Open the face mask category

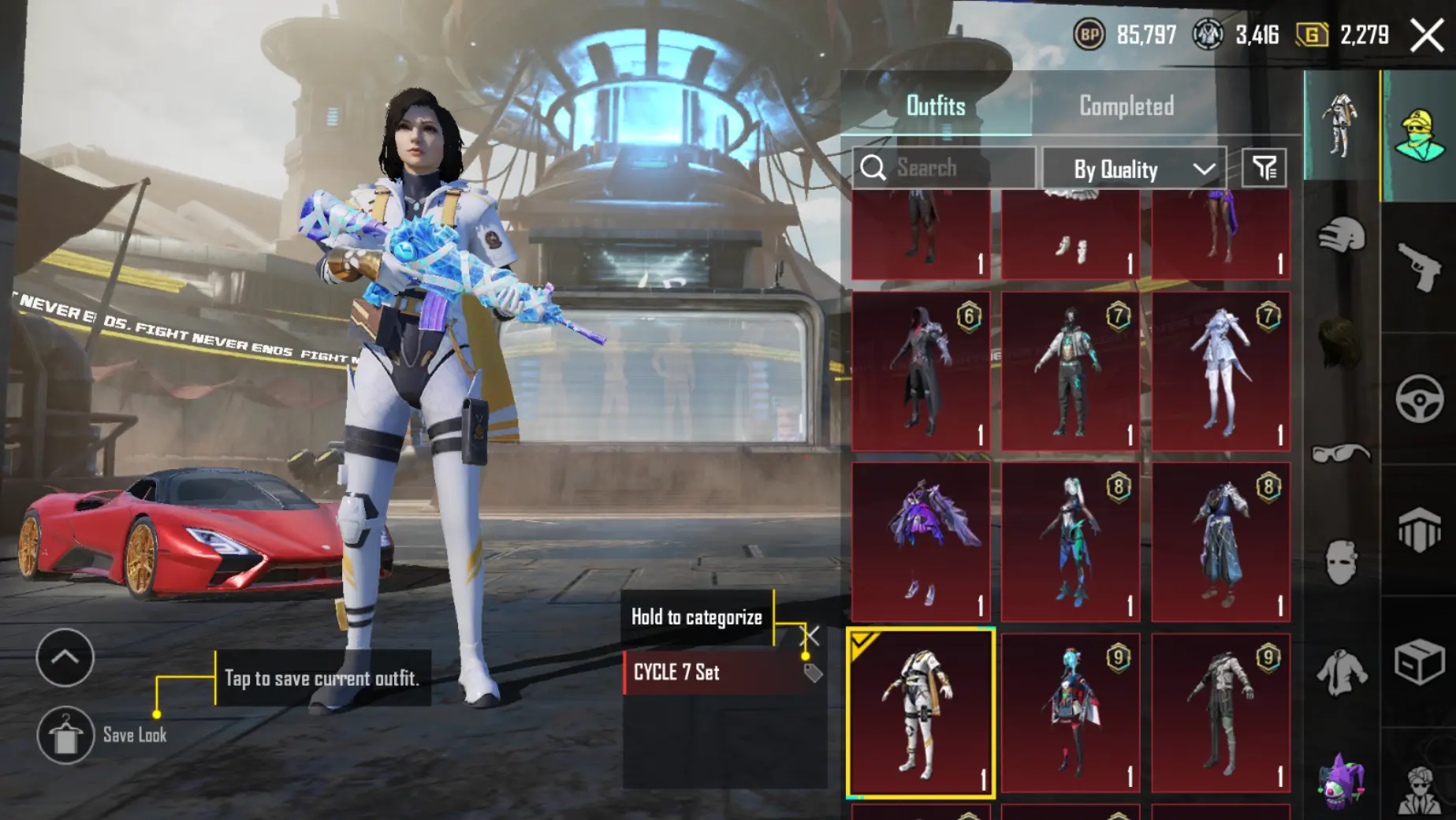(x=1341, y=561)
